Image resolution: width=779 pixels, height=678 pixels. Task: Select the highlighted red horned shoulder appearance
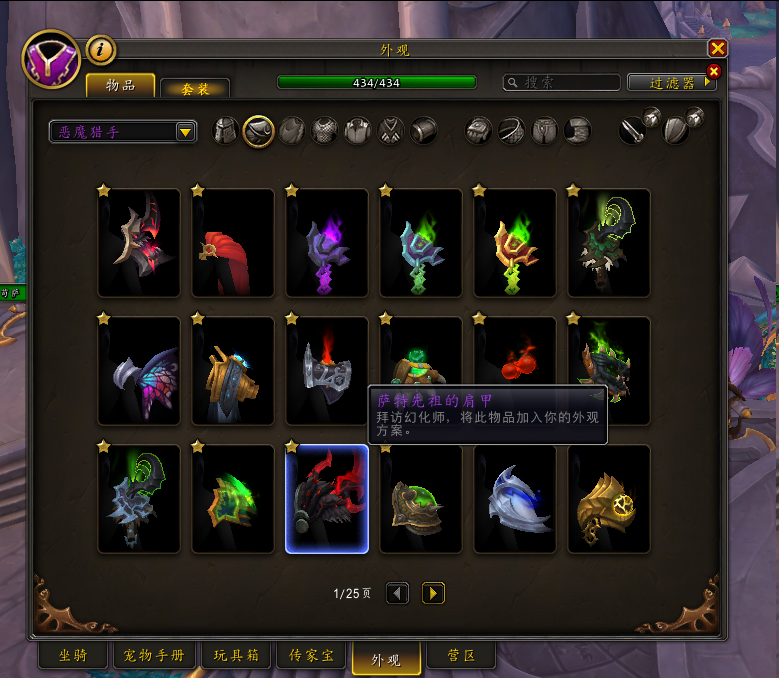point(327,499)
